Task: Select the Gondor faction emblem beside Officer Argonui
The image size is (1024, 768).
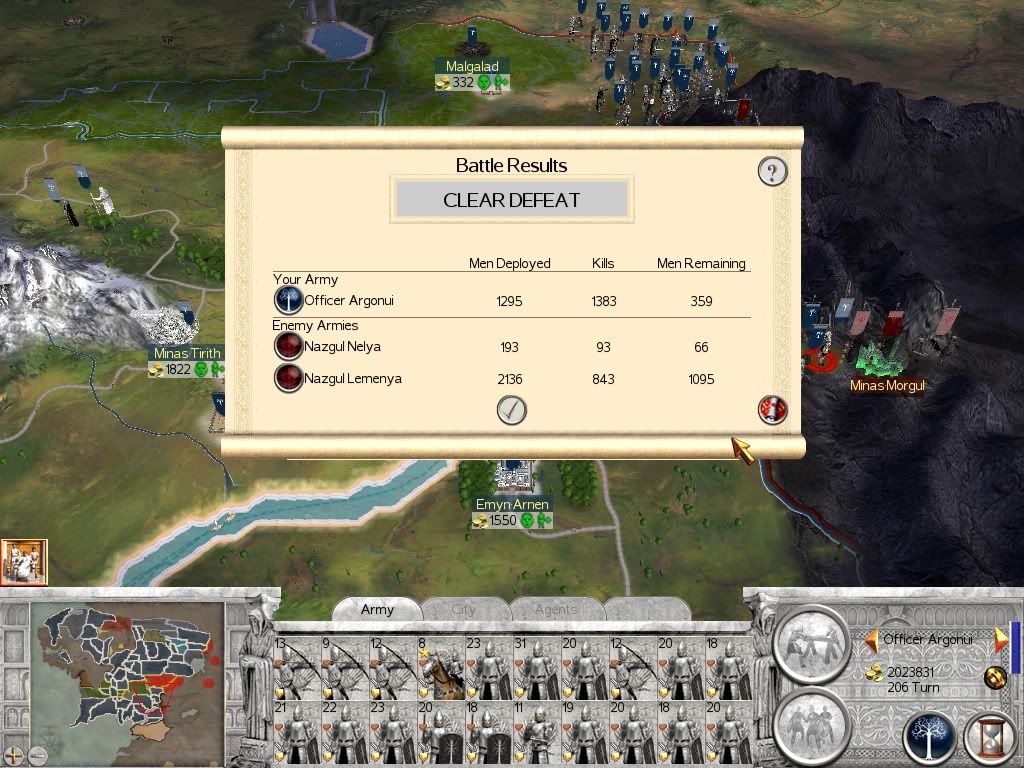Action: [x=288, y=301]
